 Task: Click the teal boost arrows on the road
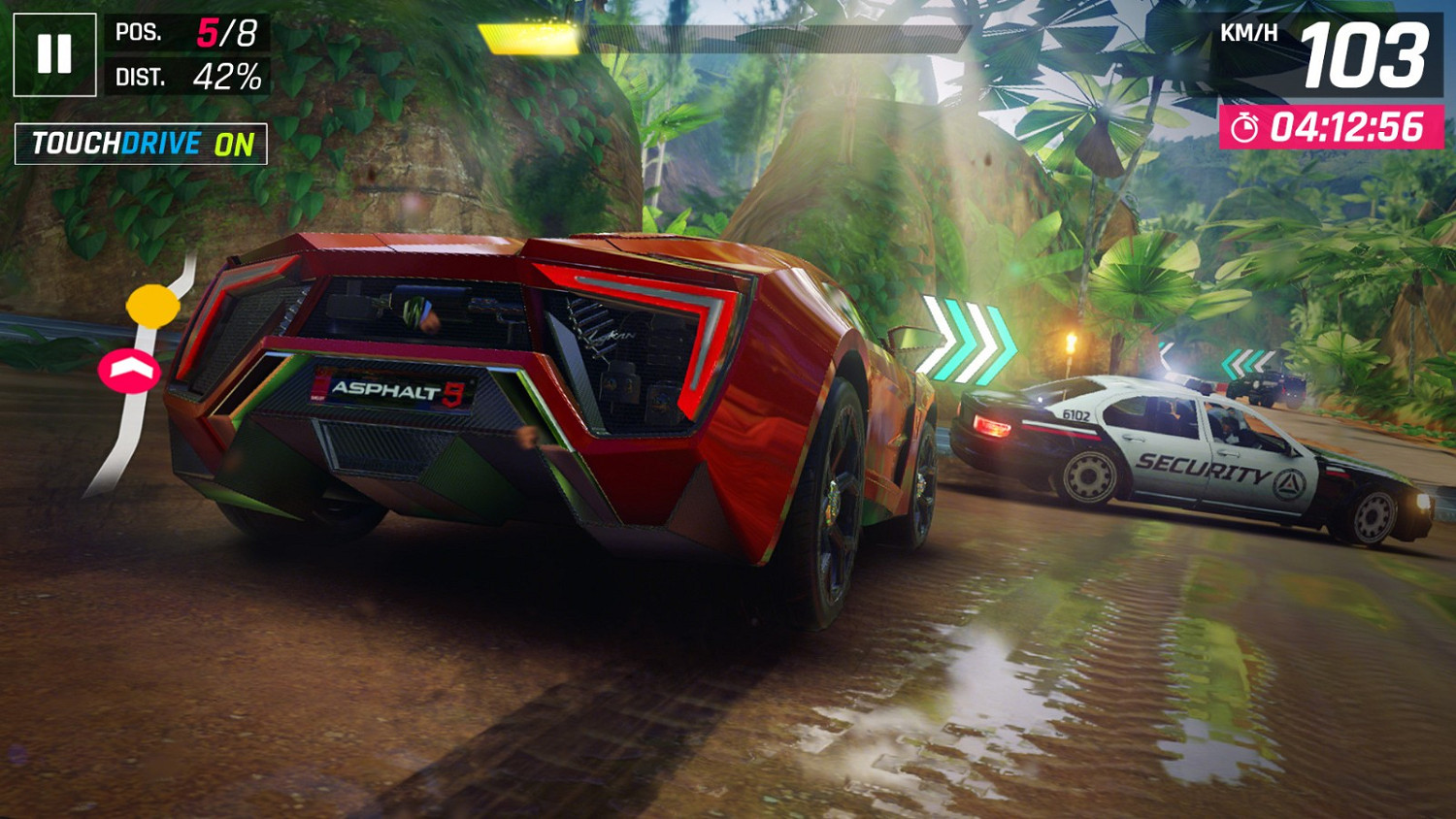point(971,340)
